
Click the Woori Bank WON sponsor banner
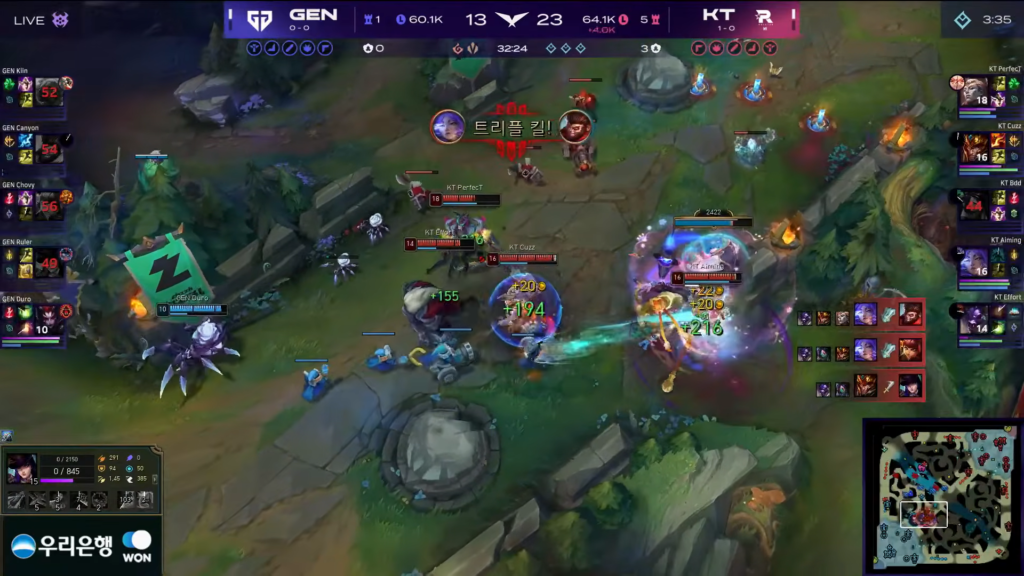(x=82, y=545)
